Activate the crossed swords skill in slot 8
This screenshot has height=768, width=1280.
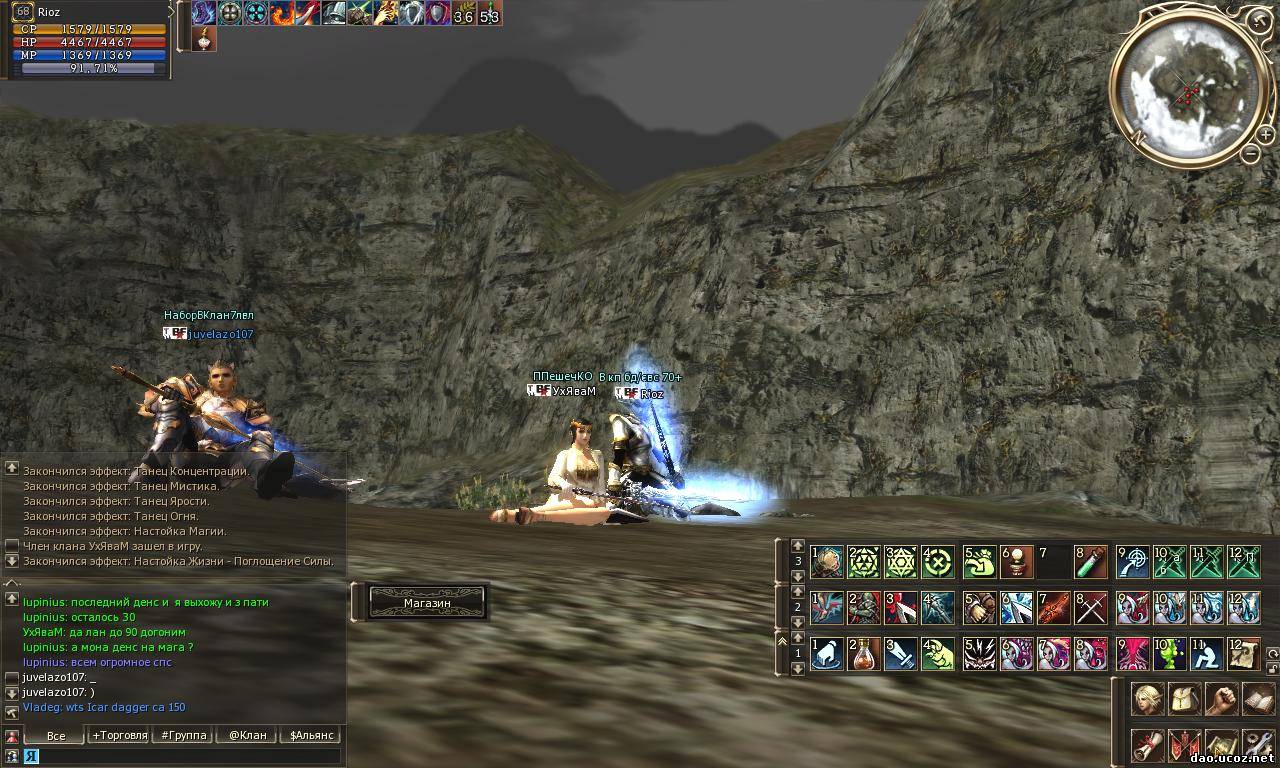point(1091,608)
